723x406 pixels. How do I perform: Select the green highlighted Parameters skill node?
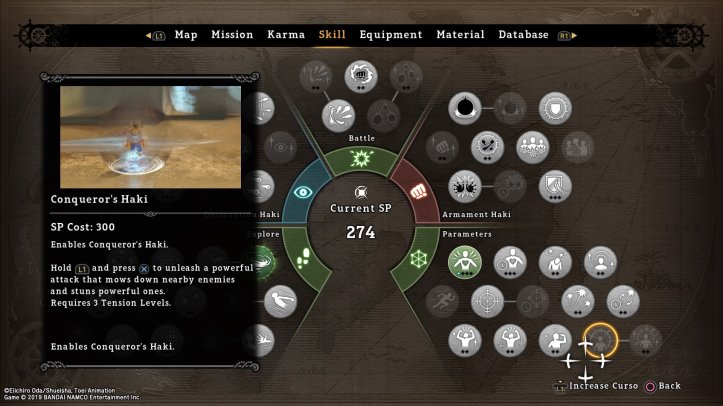(465, 261)
